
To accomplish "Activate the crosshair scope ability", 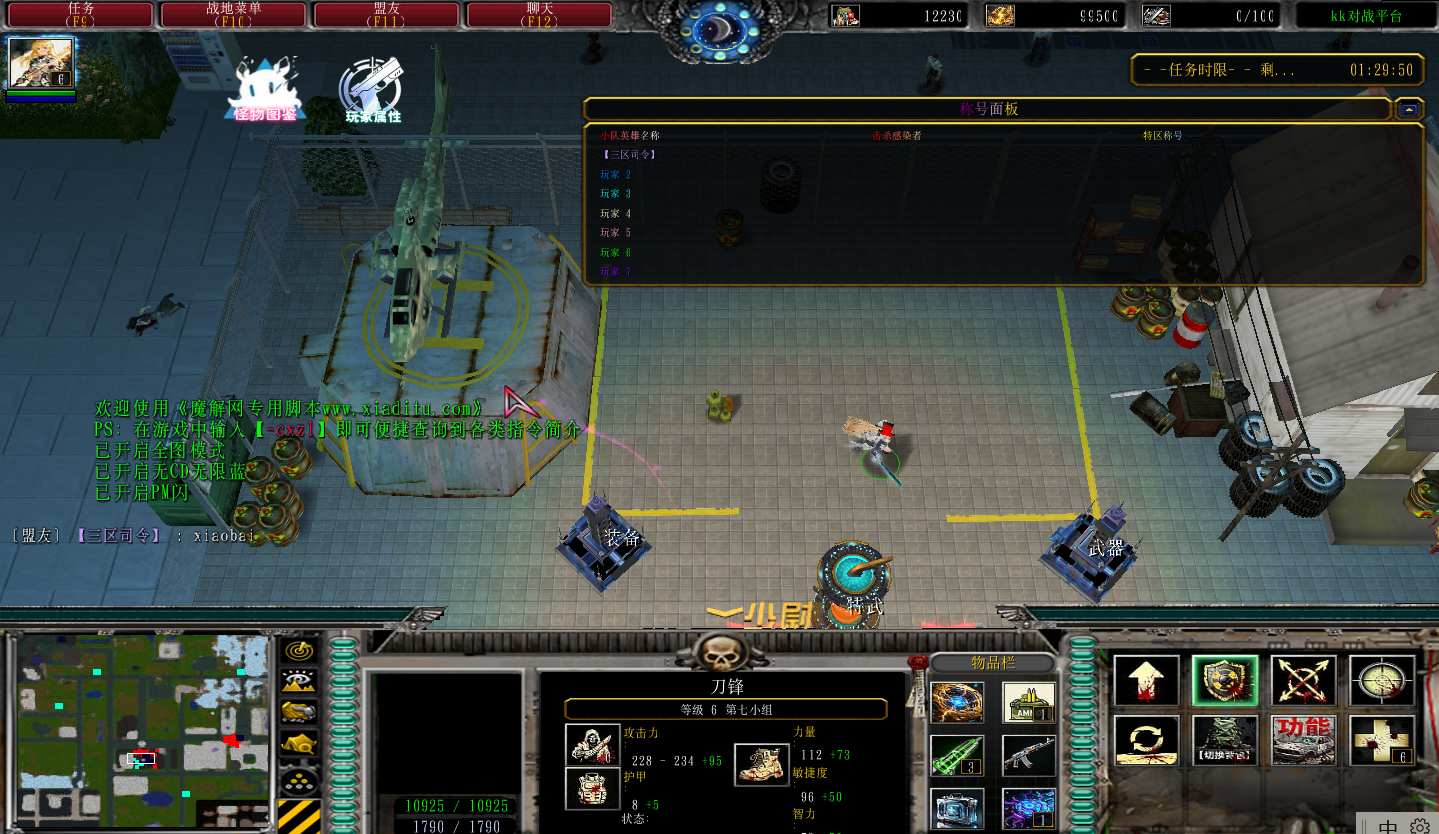I will (x=1382, y=680).
